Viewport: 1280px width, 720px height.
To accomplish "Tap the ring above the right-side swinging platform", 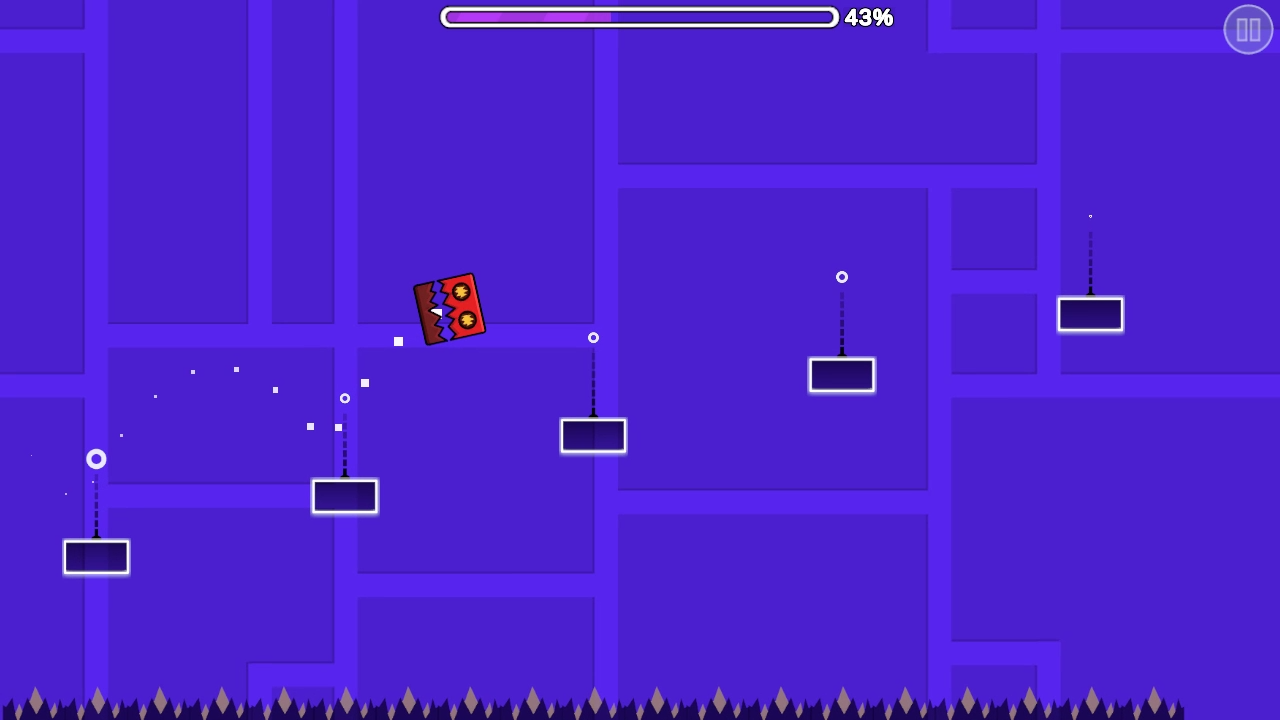I will (x=842, y=277).
